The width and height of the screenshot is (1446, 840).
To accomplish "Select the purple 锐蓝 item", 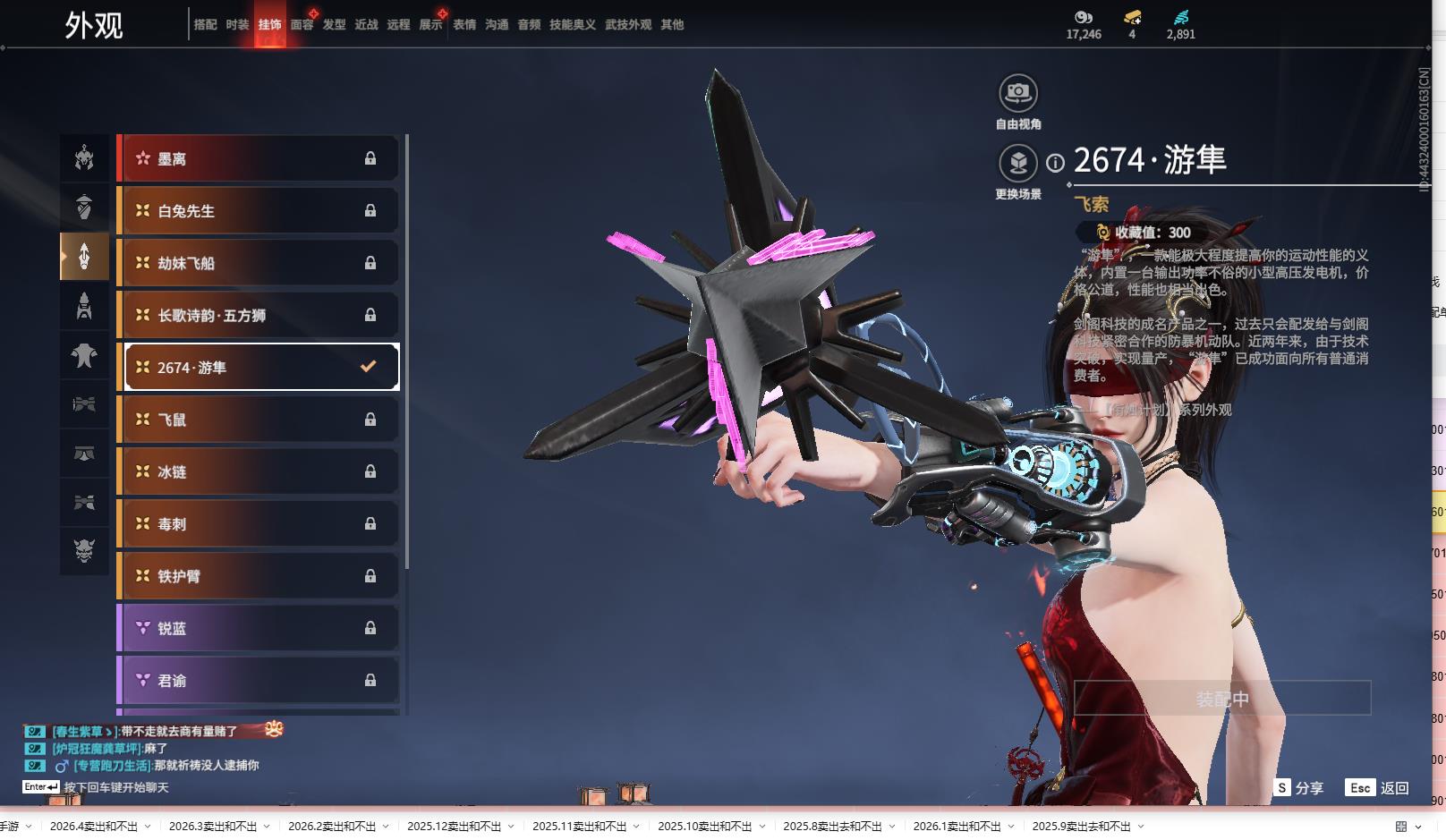I will 259,628.
